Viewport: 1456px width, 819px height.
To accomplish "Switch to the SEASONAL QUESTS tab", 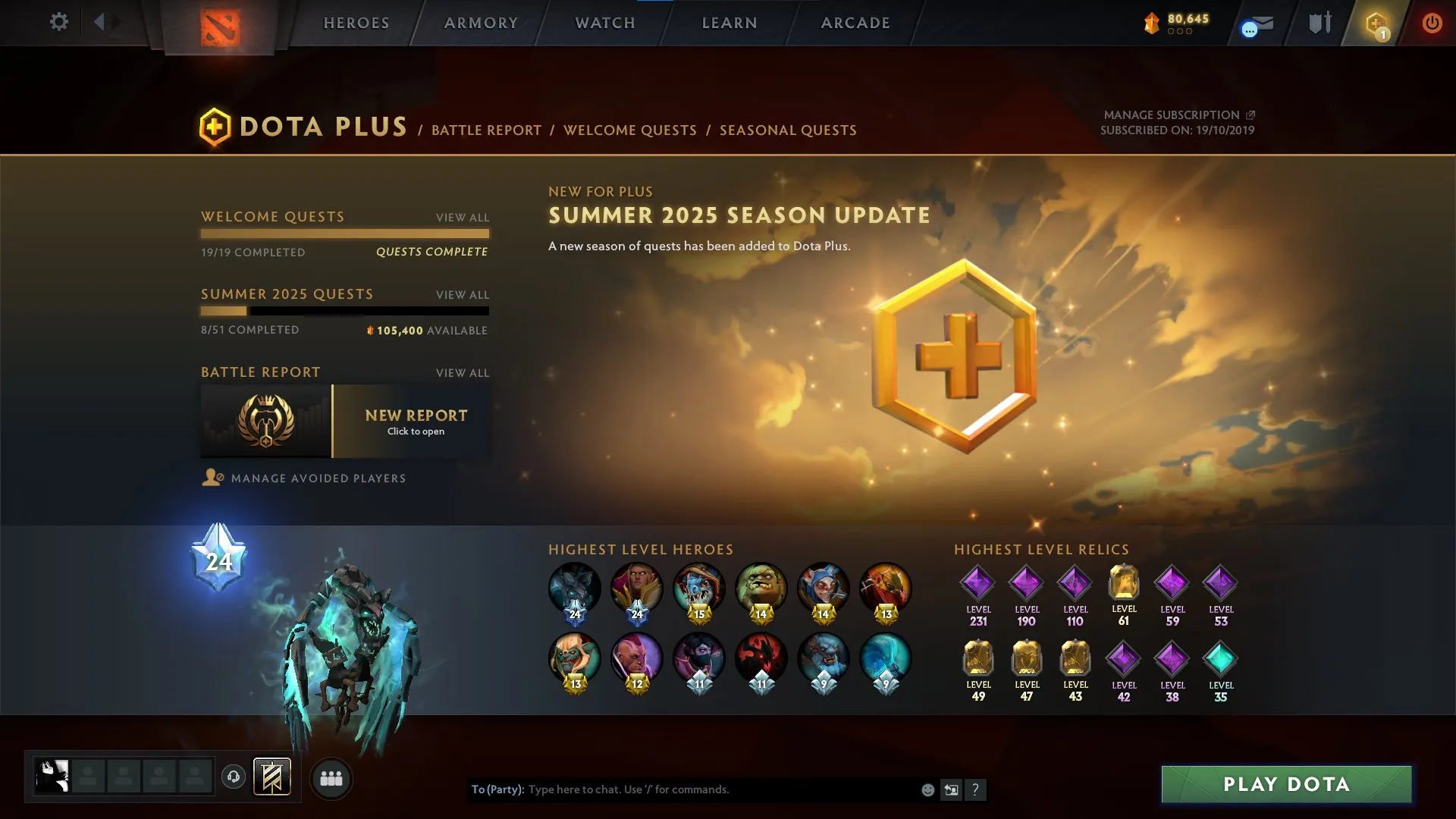I will pos(788,130).
